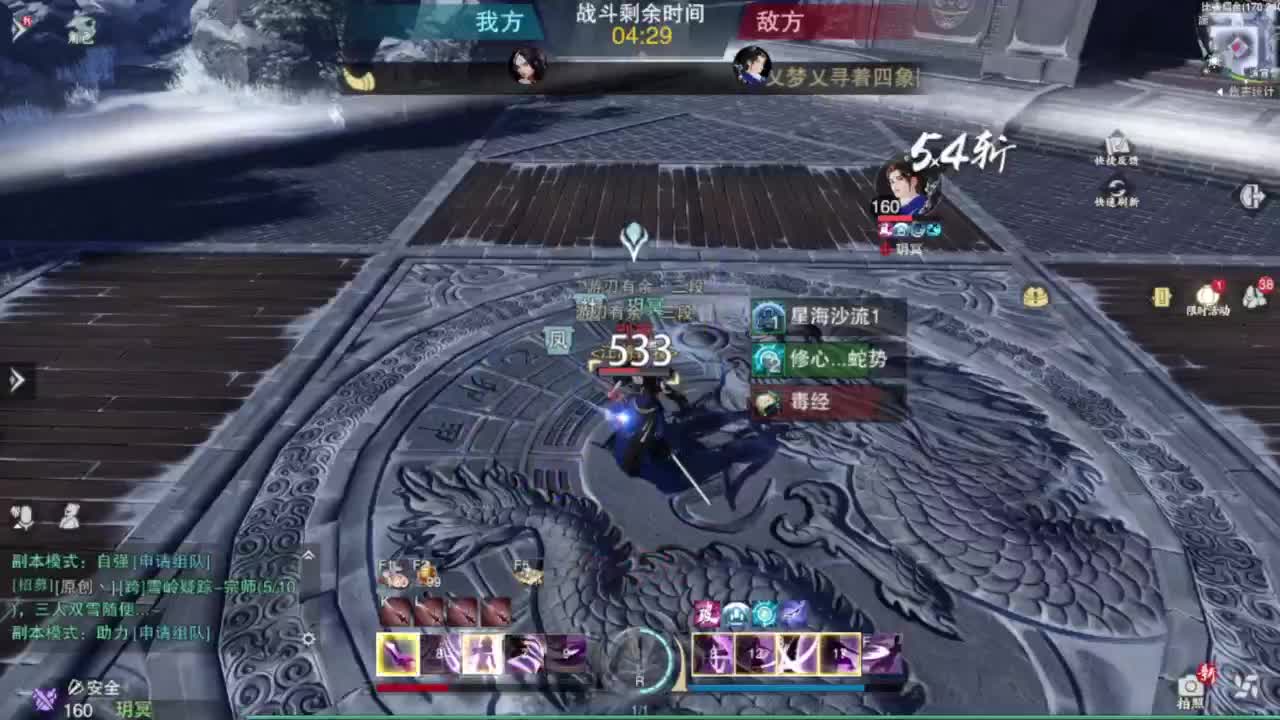Click the 快捷反馈 quick feedback icon
Screen dimensions: 1280x720
pyautogui.click(x=1119, y=145)
